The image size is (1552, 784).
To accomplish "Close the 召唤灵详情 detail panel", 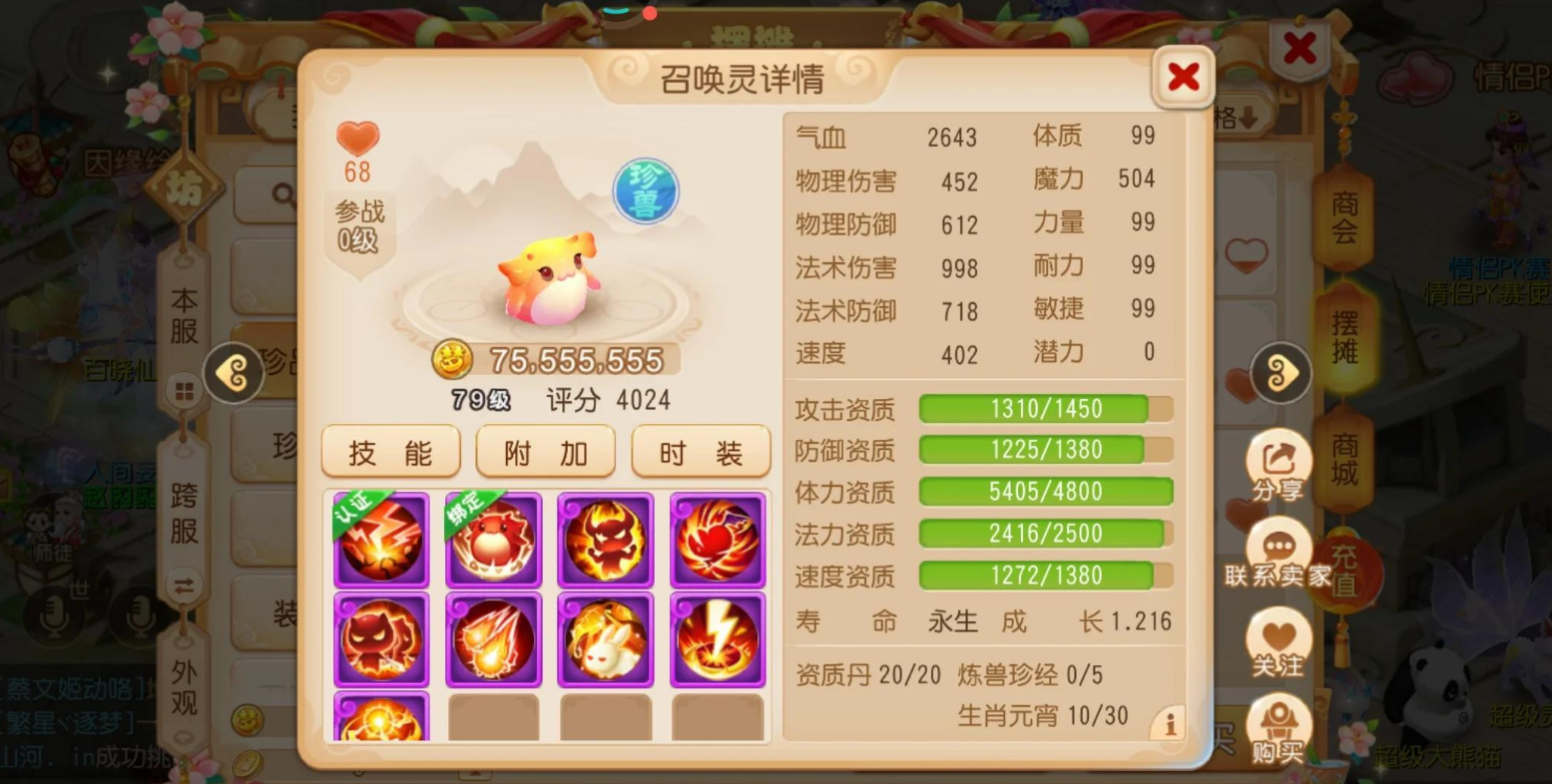I will click(x=1183, y=77).
